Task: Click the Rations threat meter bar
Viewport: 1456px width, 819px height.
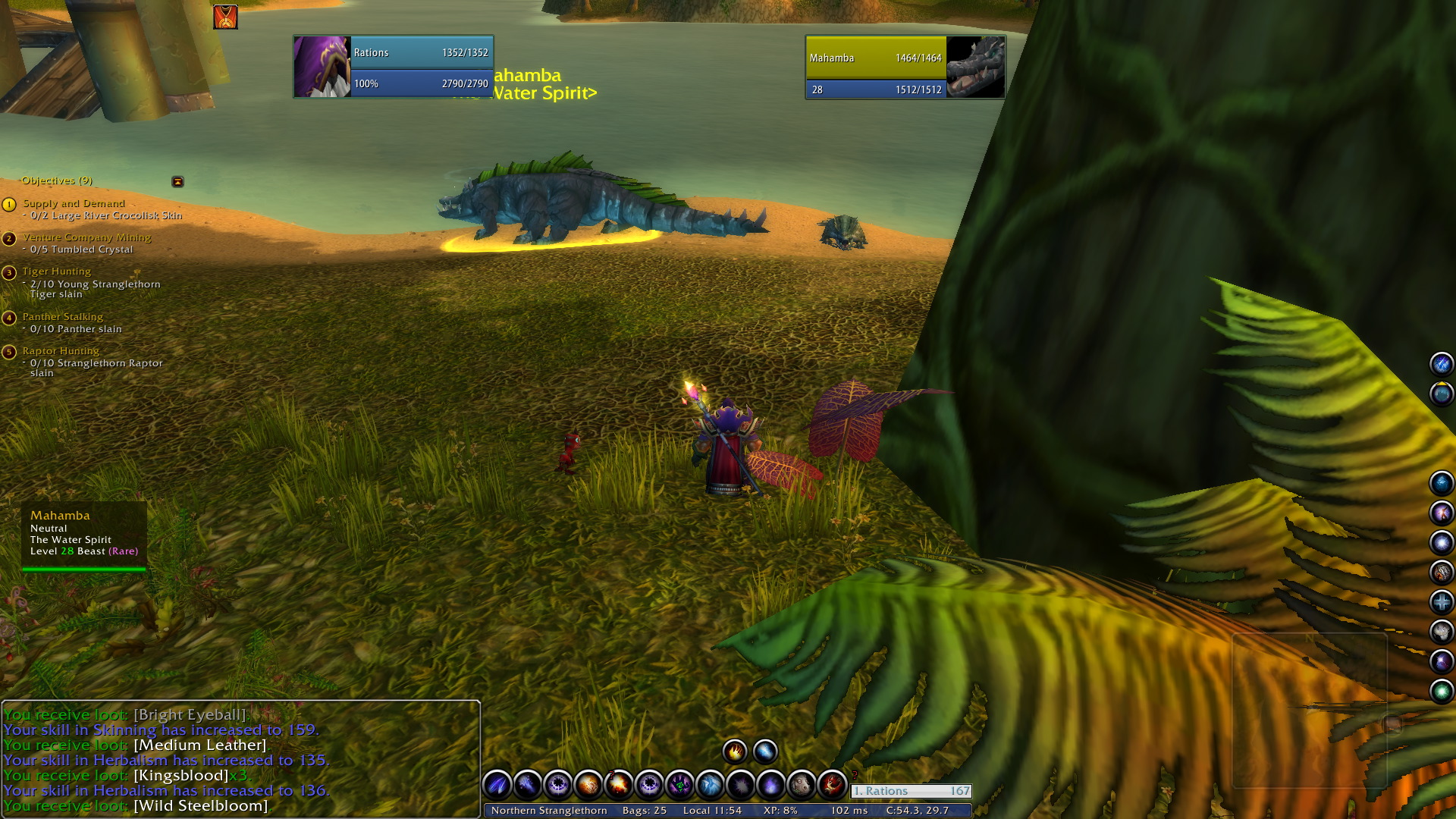Action: pos(911,791)
